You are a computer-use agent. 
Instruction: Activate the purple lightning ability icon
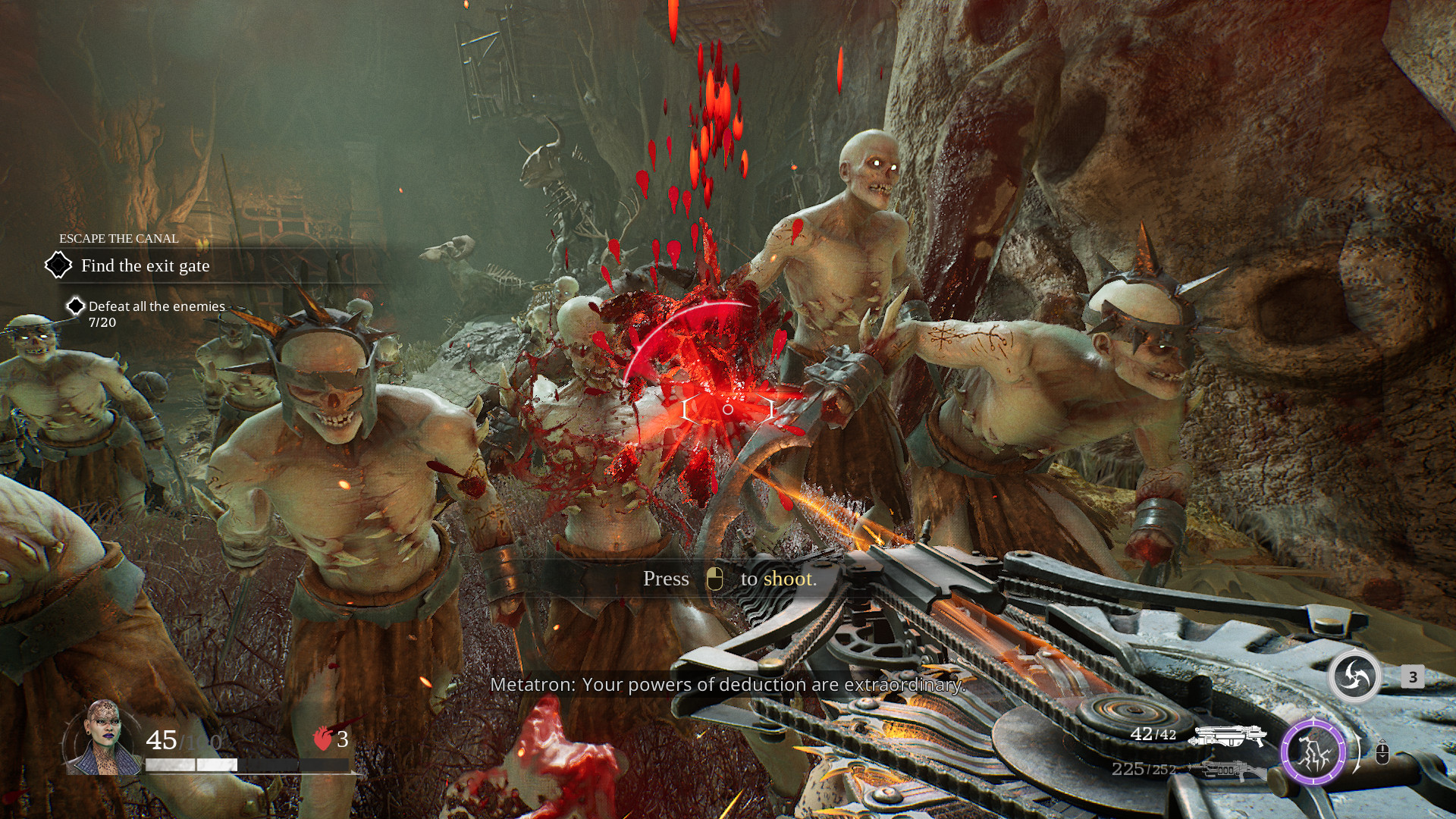pos(1313,752)
